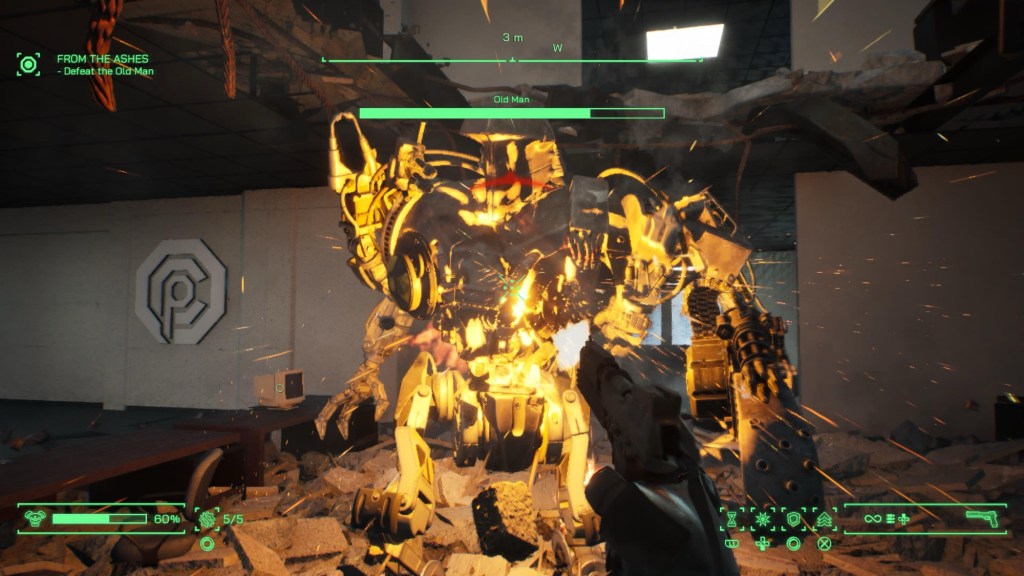
Task: Use the gear-shaped repair charge icon
Action: click(x=208, y=519)
